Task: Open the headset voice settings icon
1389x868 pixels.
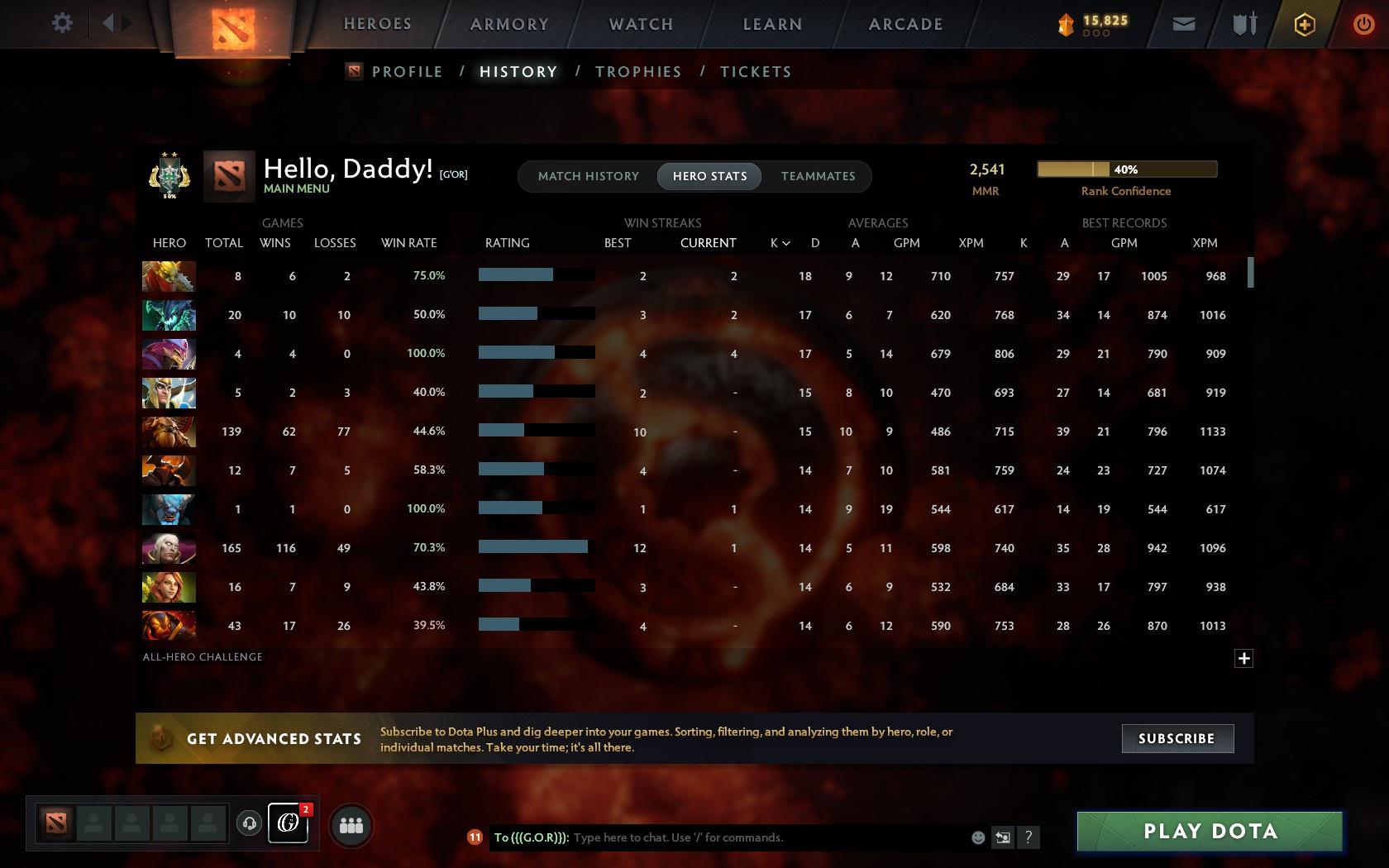Action: point(249,823)
